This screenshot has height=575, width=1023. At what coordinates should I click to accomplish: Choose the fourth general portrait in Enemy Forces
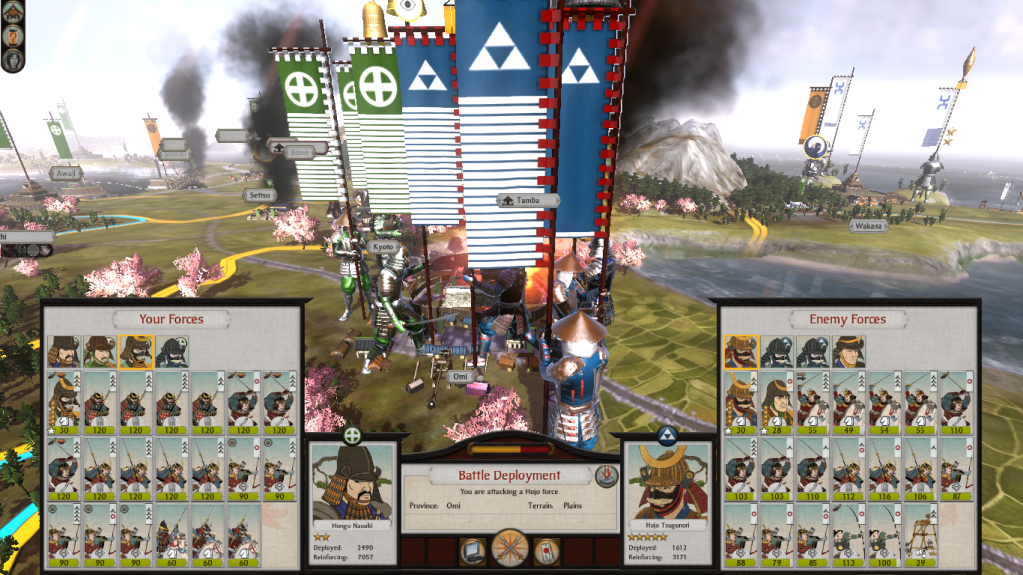click(849, 352)
